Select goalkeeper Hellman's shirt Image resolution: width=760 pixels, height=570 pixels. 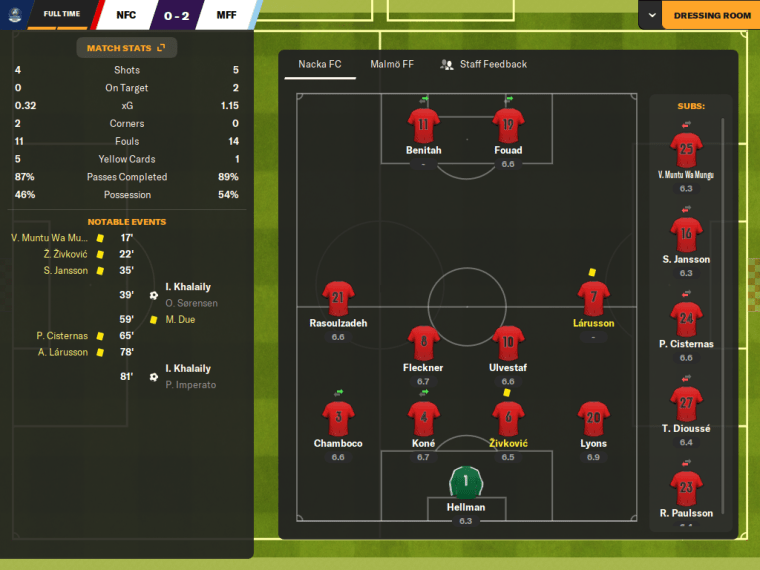click(465, 483)
